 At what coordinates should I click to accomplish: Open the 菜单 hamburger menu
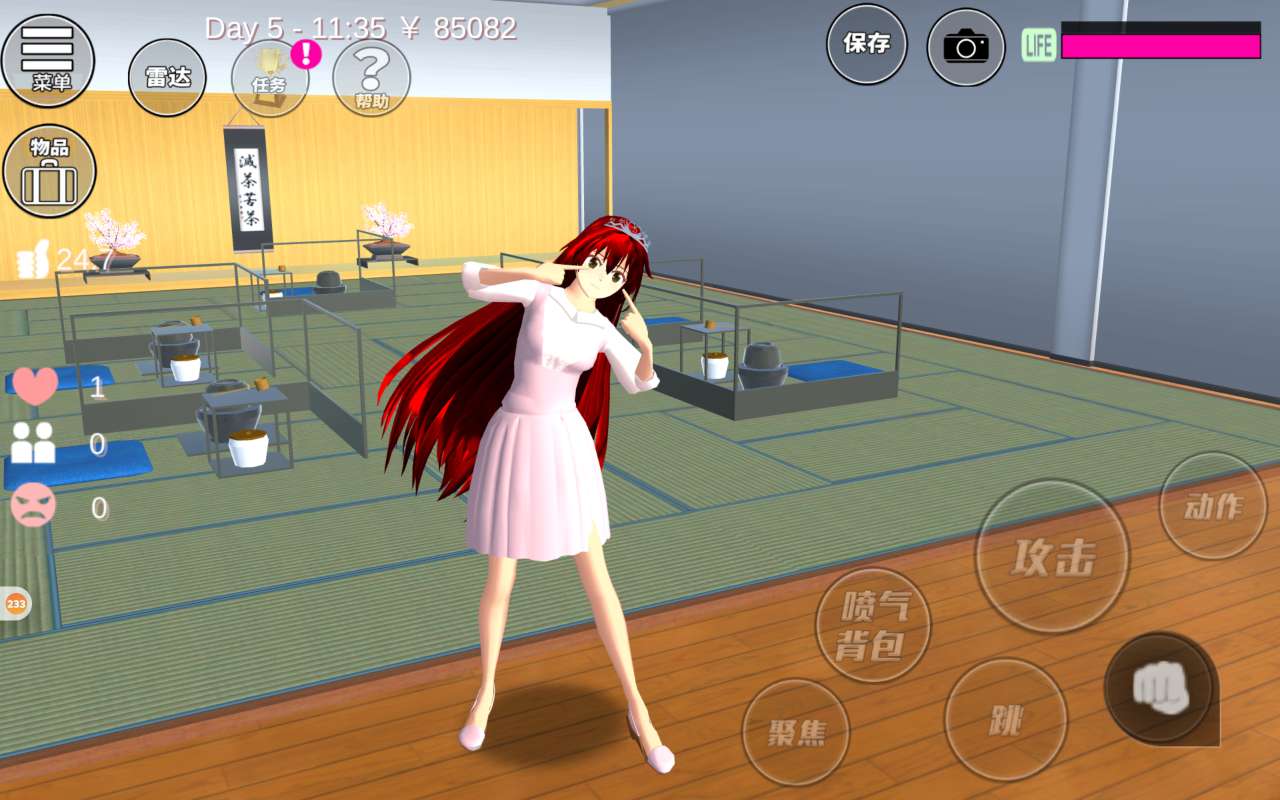[x=48, y=60]
